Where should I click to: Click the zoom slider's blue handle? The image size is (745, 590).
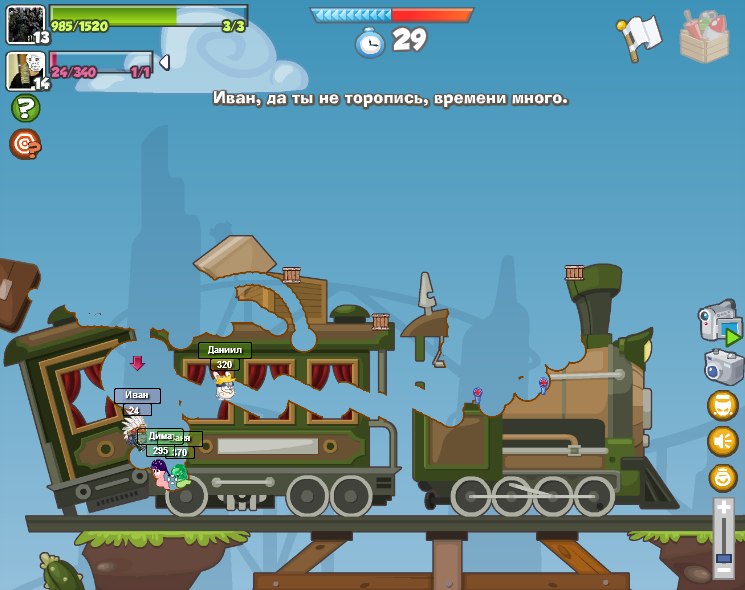tap(723, 558)
